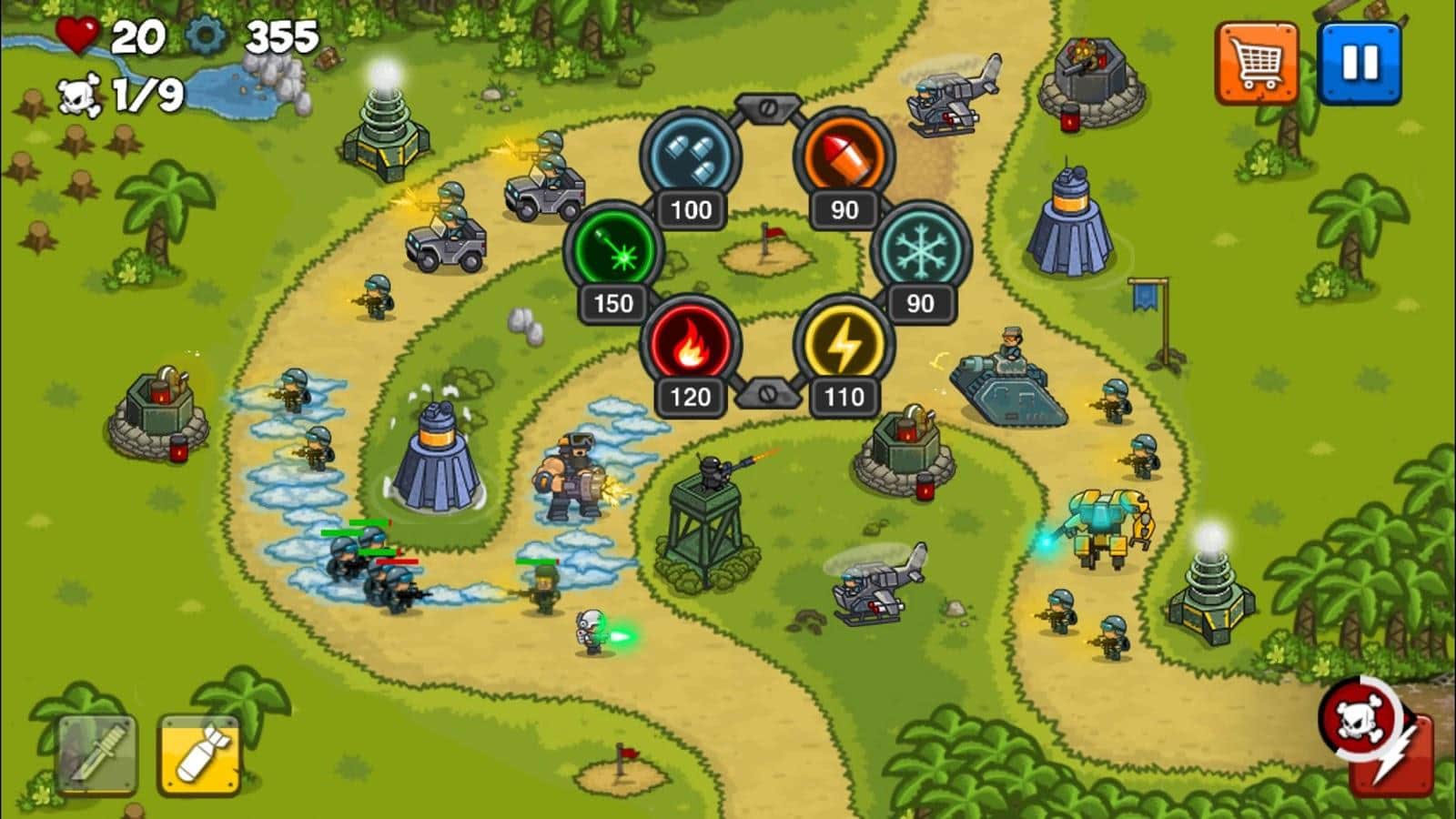Screen dimensions: 1456x819
Task: Choose the green laser tower for 150
Action: pyautogui.click(x=613, y=249)
